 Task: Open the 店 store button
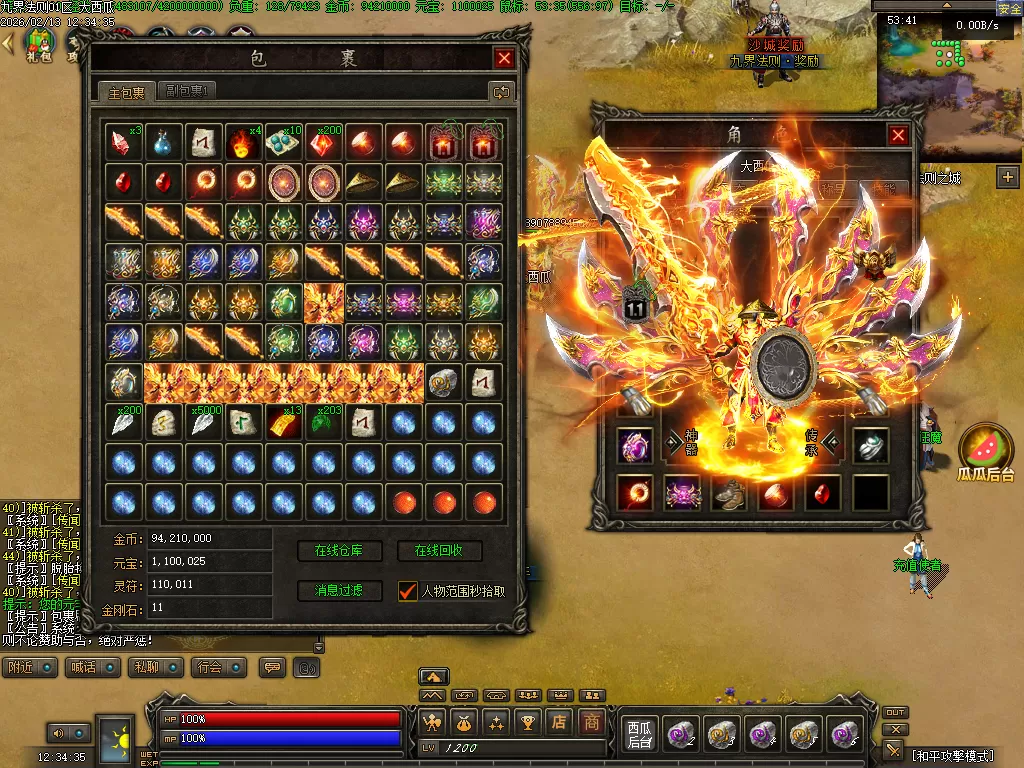[561, 721]
